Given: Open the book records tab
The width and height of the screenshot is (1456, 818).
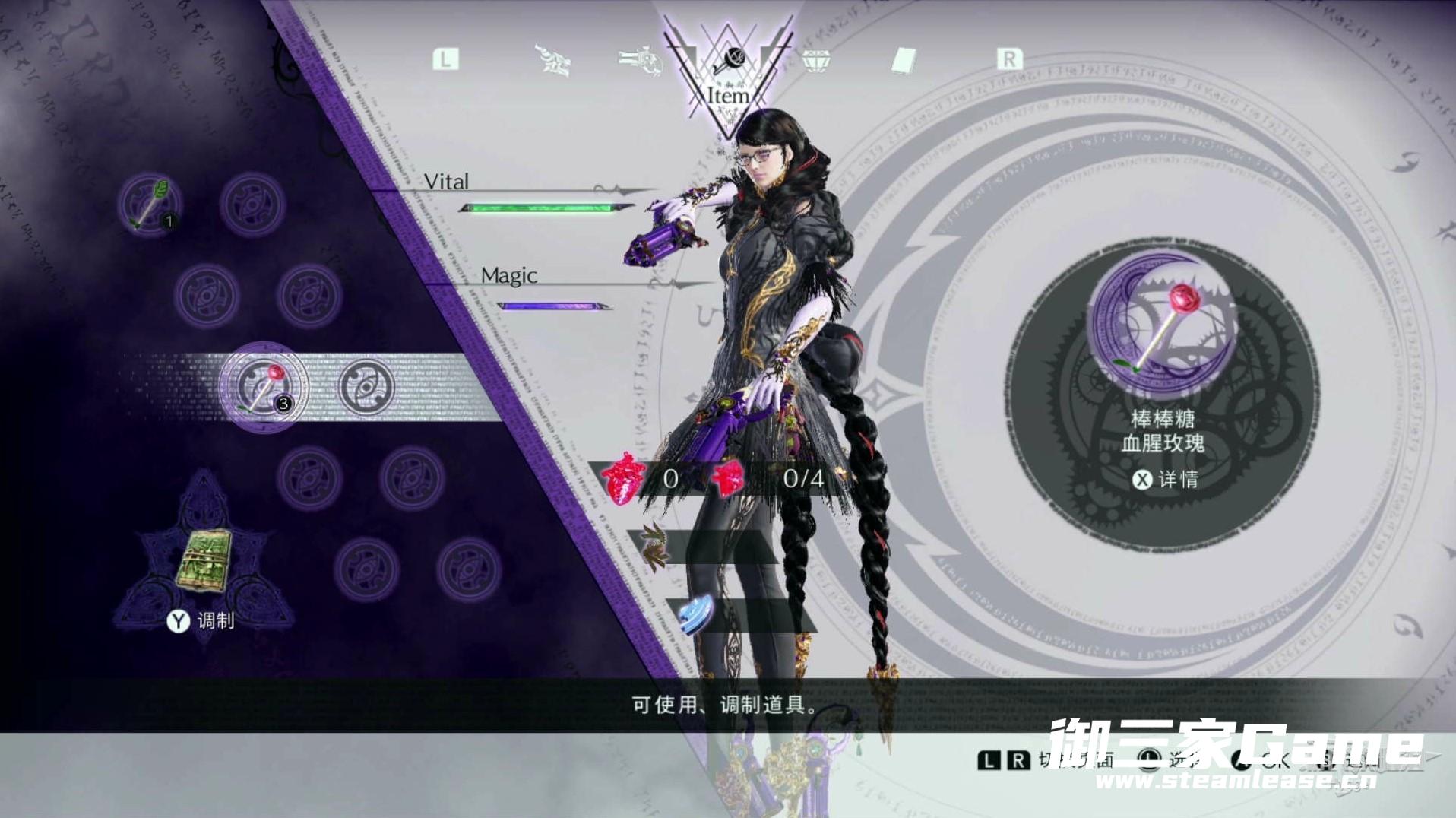Looking at the screenshot, I should pos(904,60).
